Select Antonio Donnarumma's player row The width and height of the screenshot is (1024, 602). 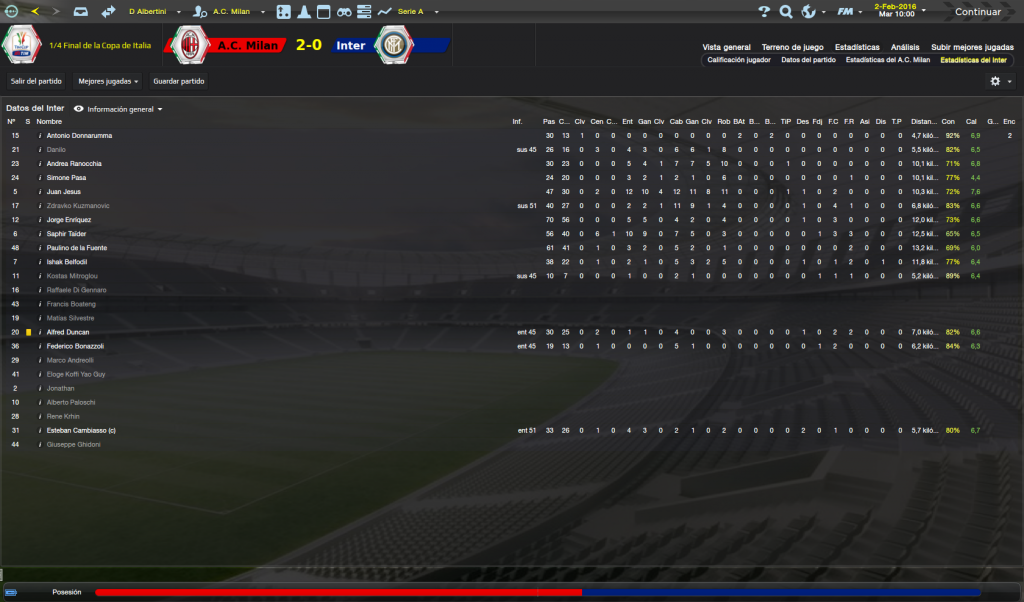coord(79,135)
